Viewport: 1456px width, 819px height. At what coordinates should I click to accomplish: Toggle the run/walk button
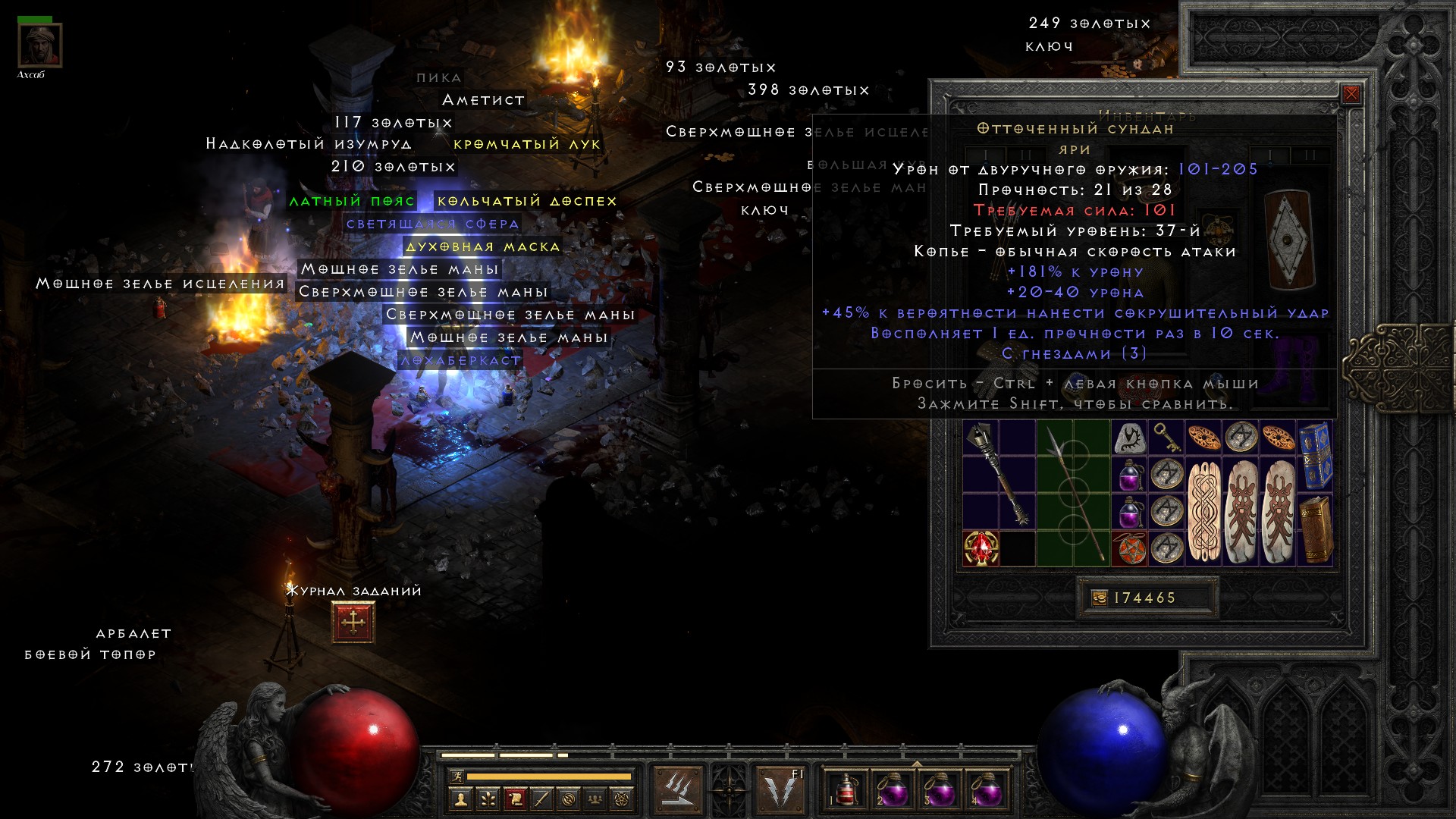[x=455, y=777]
